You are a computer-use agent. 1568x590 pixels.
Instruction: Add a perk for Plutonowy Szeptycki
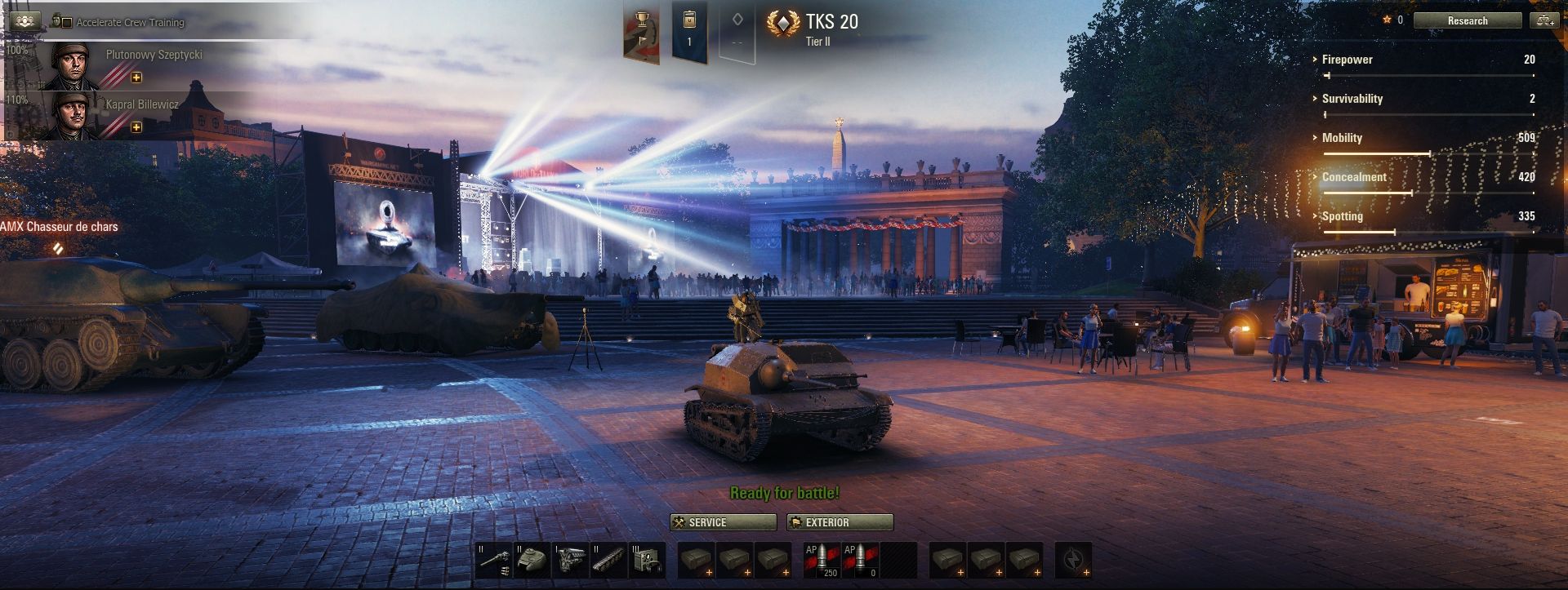[x=136, y=78]
